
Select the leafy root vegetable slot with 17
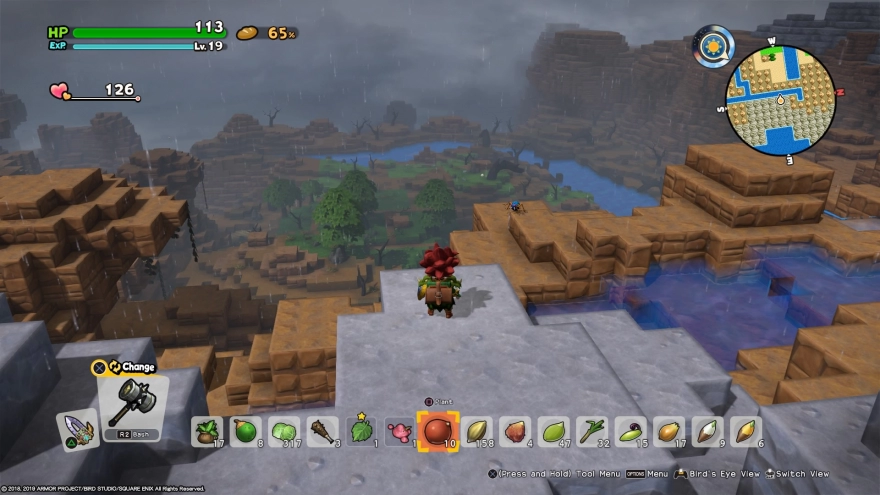pyautogui.click(x=207, y=431)
